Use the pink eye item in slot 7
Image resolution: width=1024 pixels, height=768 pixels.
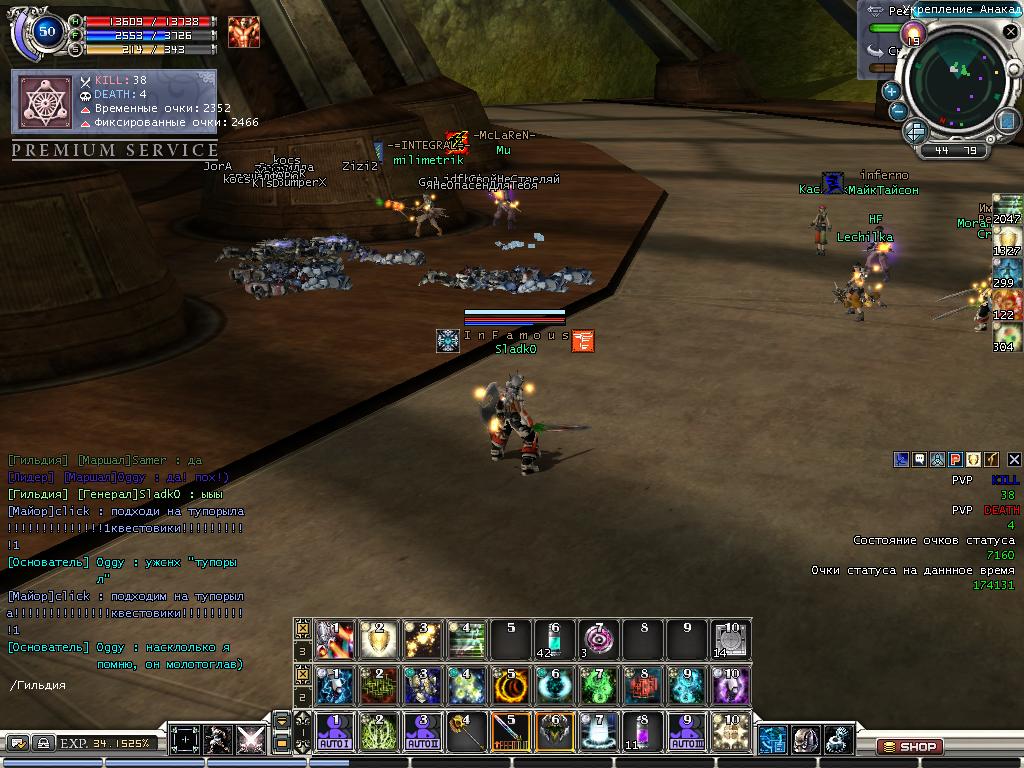(x=598, y=639)
